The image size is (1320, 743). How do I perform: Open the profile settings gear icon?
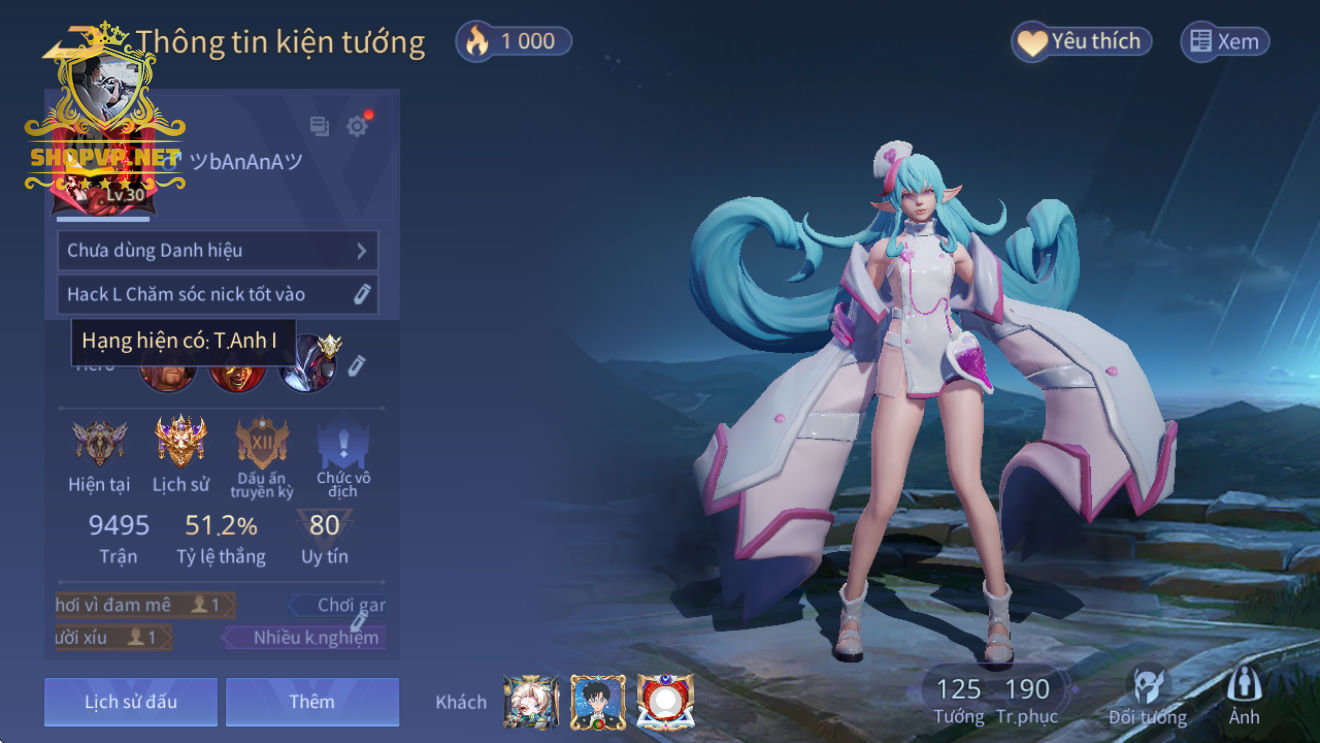[x=357, y=126]
